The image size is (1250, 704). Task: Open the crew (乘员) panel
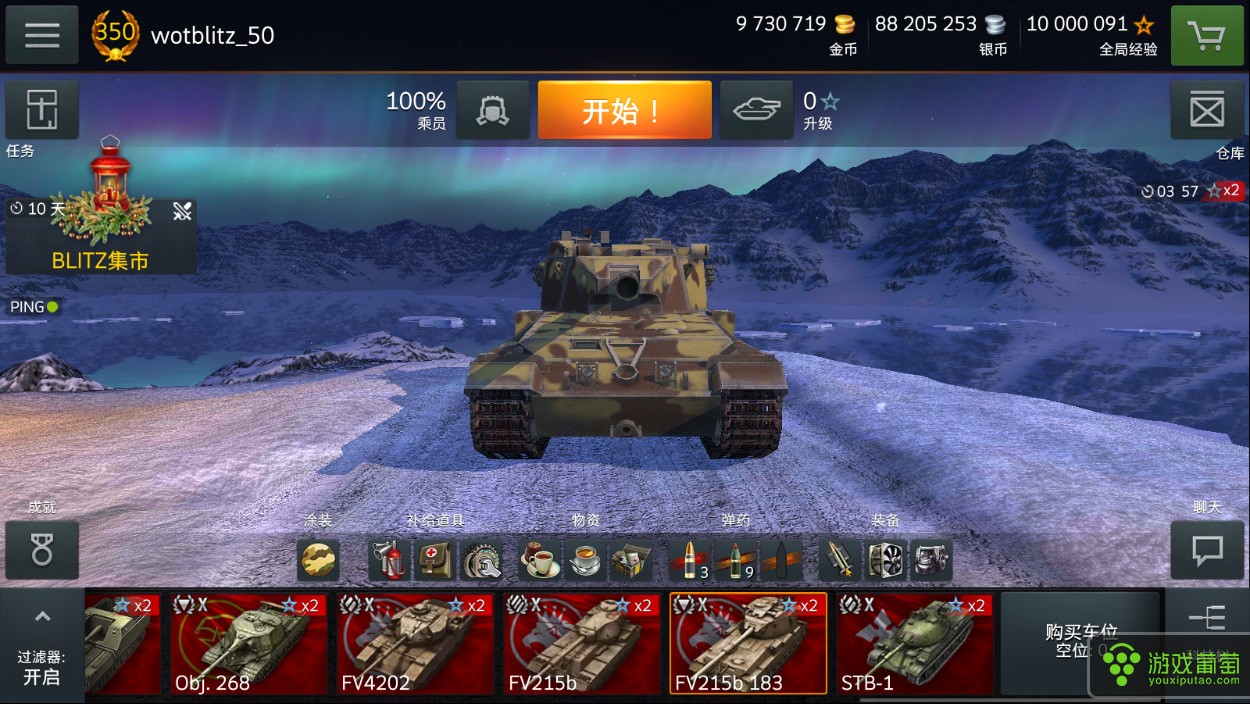coord(493,110)
